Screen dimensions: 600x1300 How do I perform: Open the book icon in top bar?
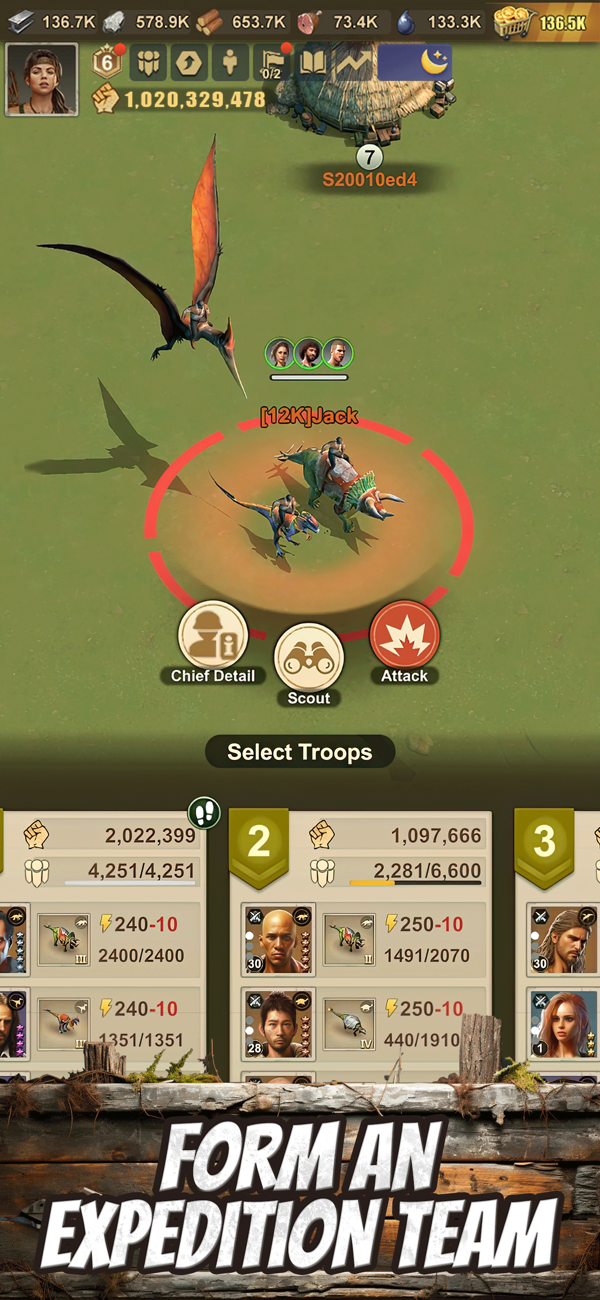[313, 63]
